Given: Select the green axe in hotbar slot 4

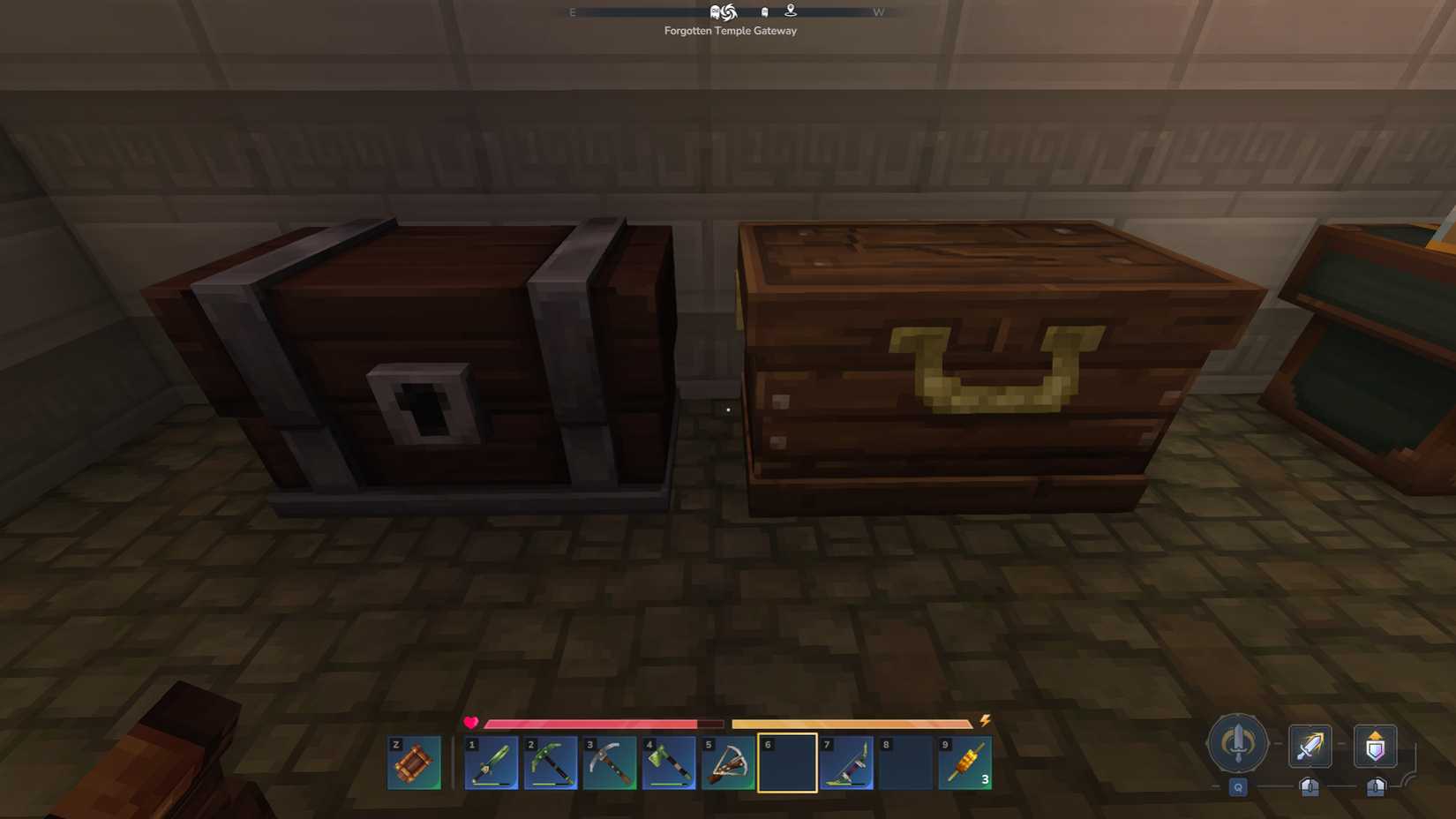Looking at the screenshot, I should coord(667,763).
